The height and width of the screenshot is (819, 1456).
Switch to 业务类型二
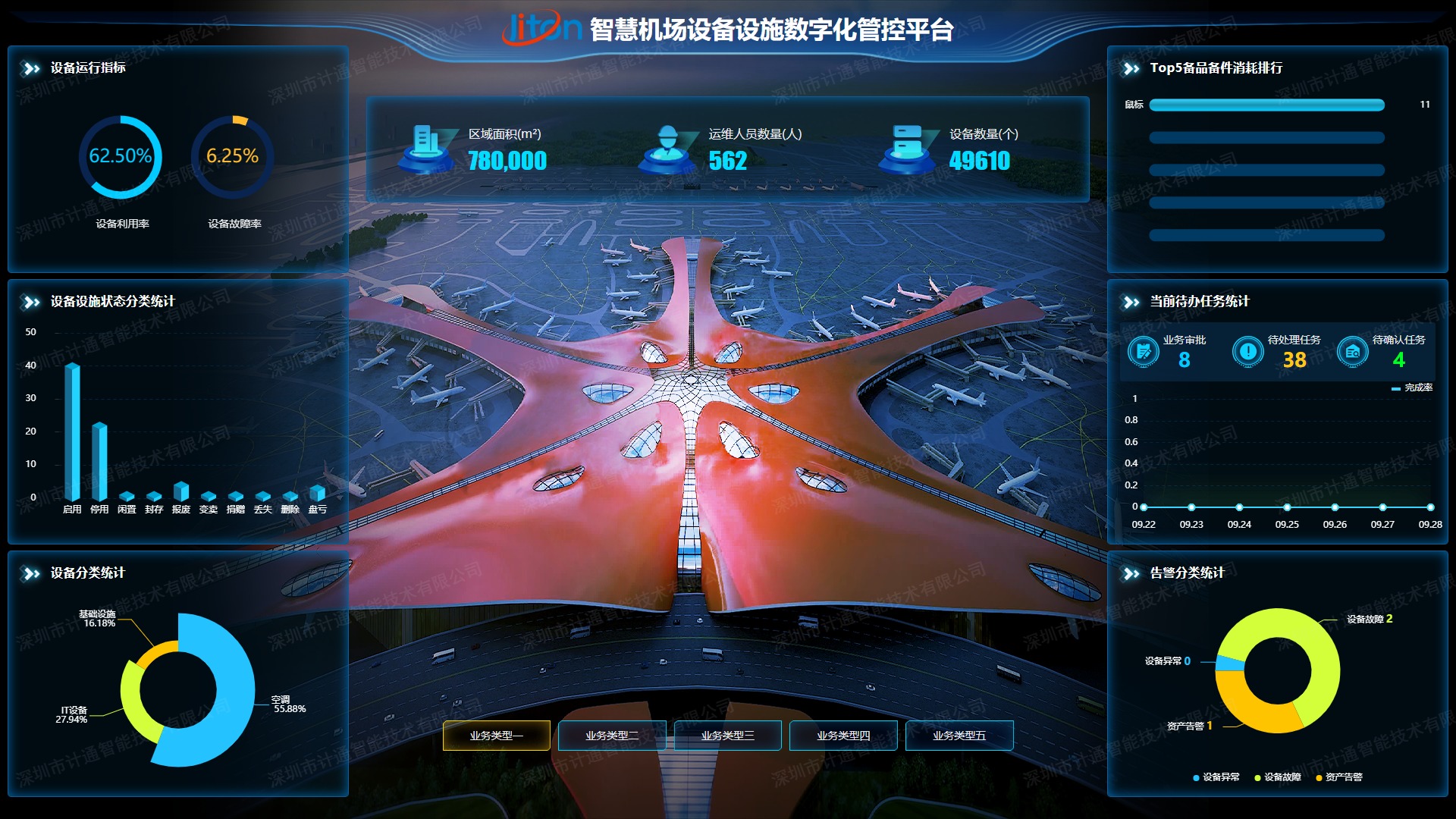pos(612,735)
